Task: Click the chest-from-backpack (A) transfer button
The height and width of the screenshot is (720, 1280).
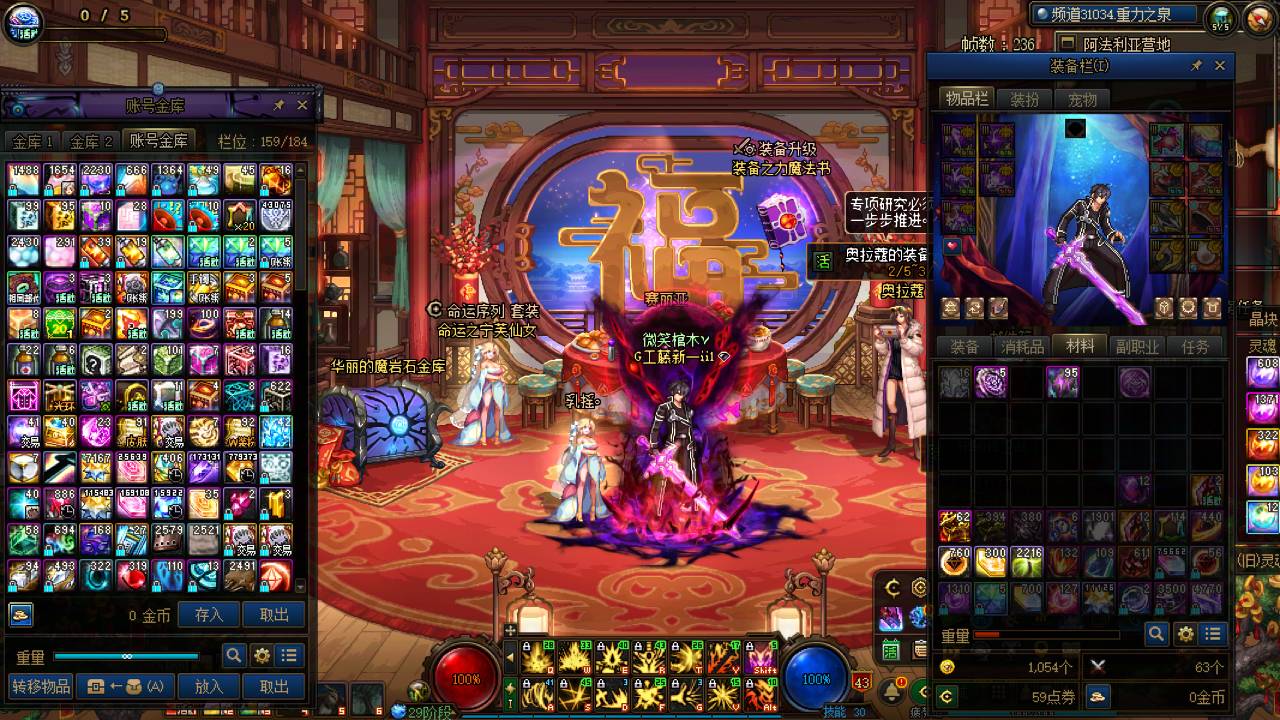Action: pos(126,686)
